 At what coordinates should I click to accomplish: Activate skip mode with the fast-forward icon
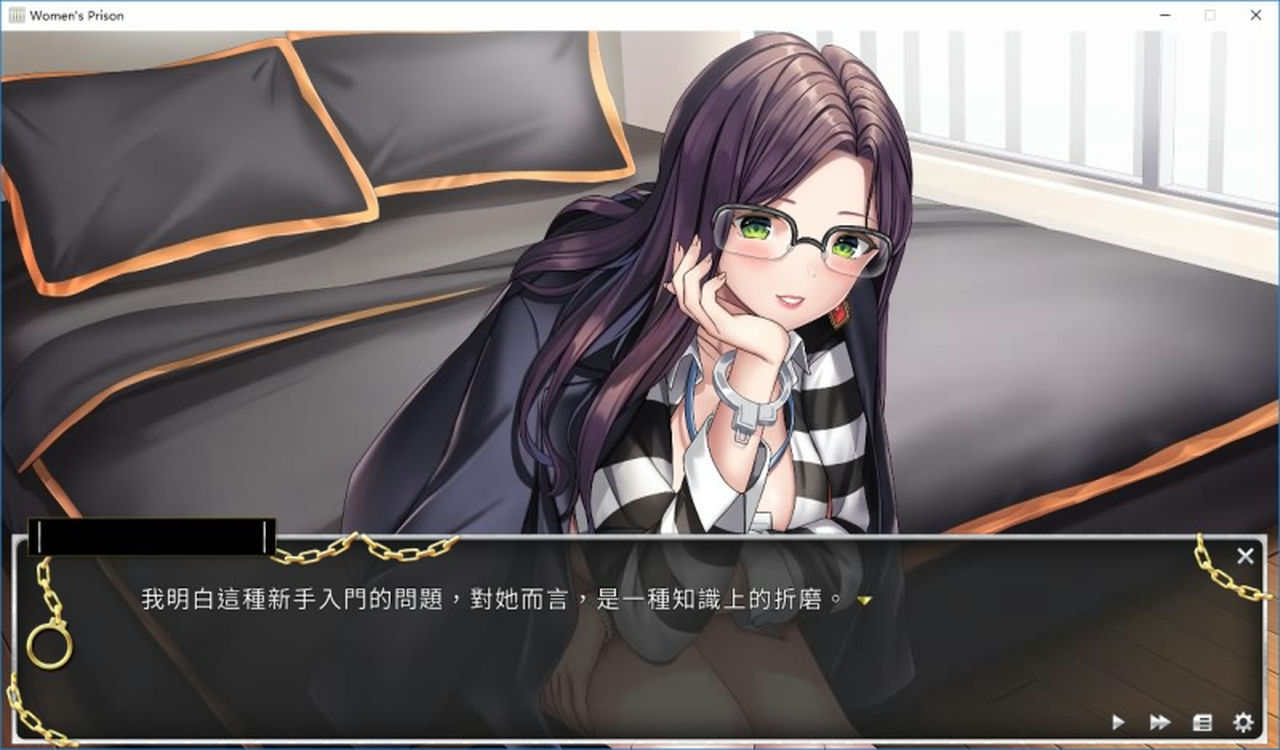click(1158, 721)
